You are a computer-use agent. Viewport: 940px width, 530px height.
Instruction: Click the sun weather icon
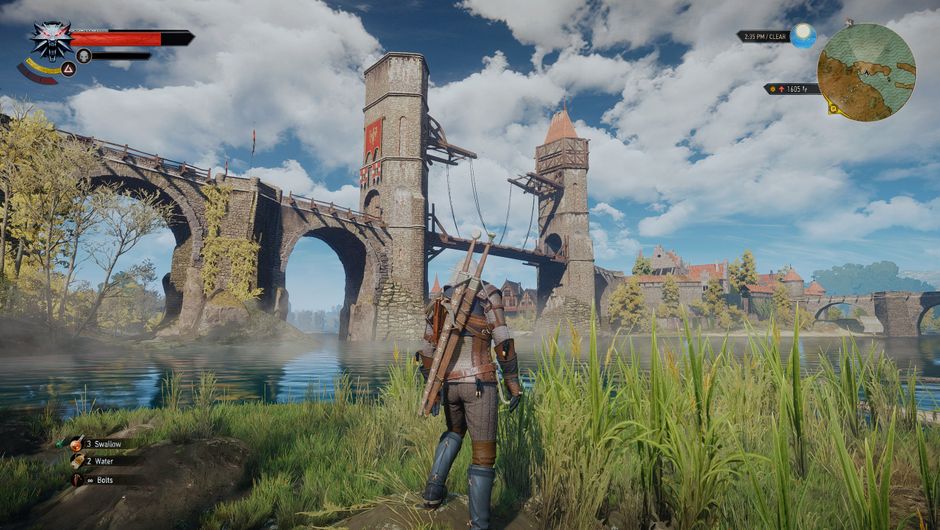click(804, 36)
